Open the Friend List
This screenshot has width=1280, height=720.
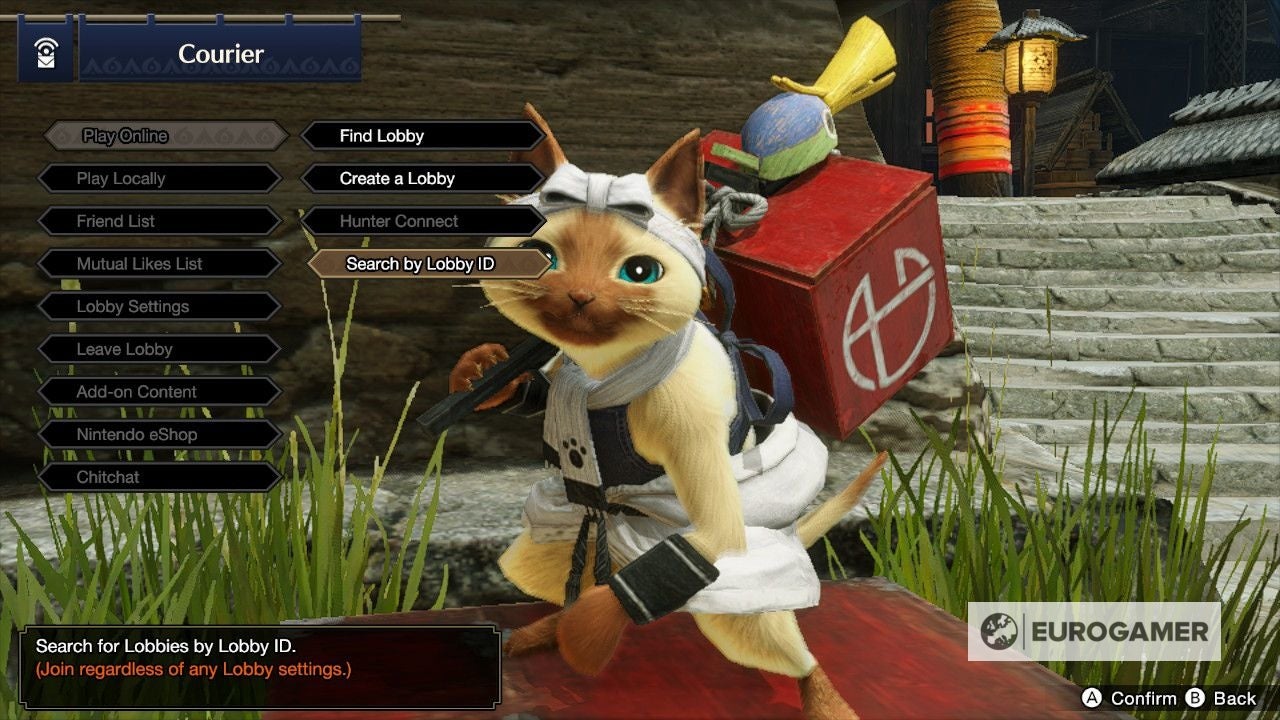click(x=160, y=221)
